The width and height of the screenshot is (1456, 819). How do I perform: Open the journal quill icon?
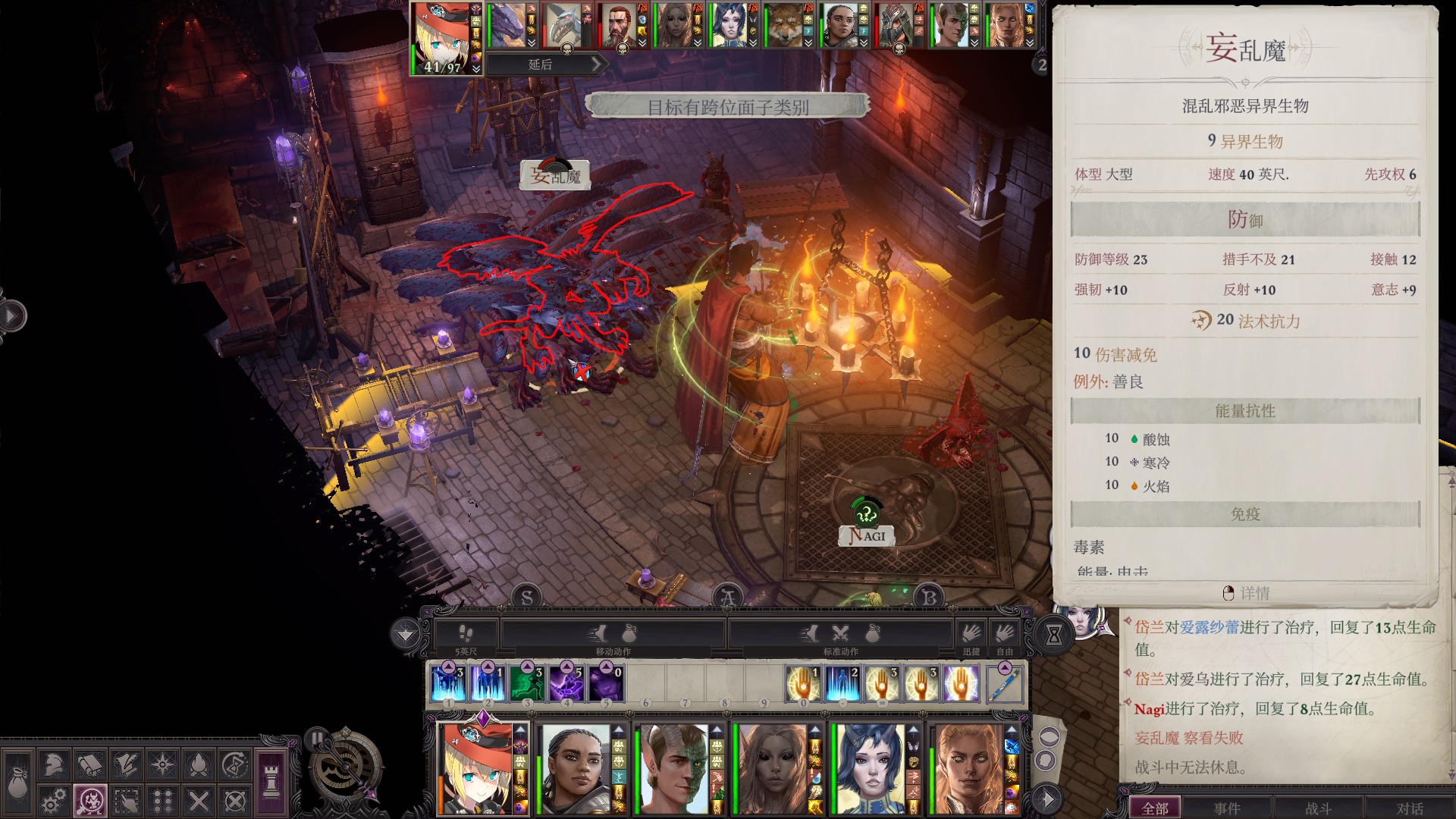pyautogui.click(x=126, y=764)
